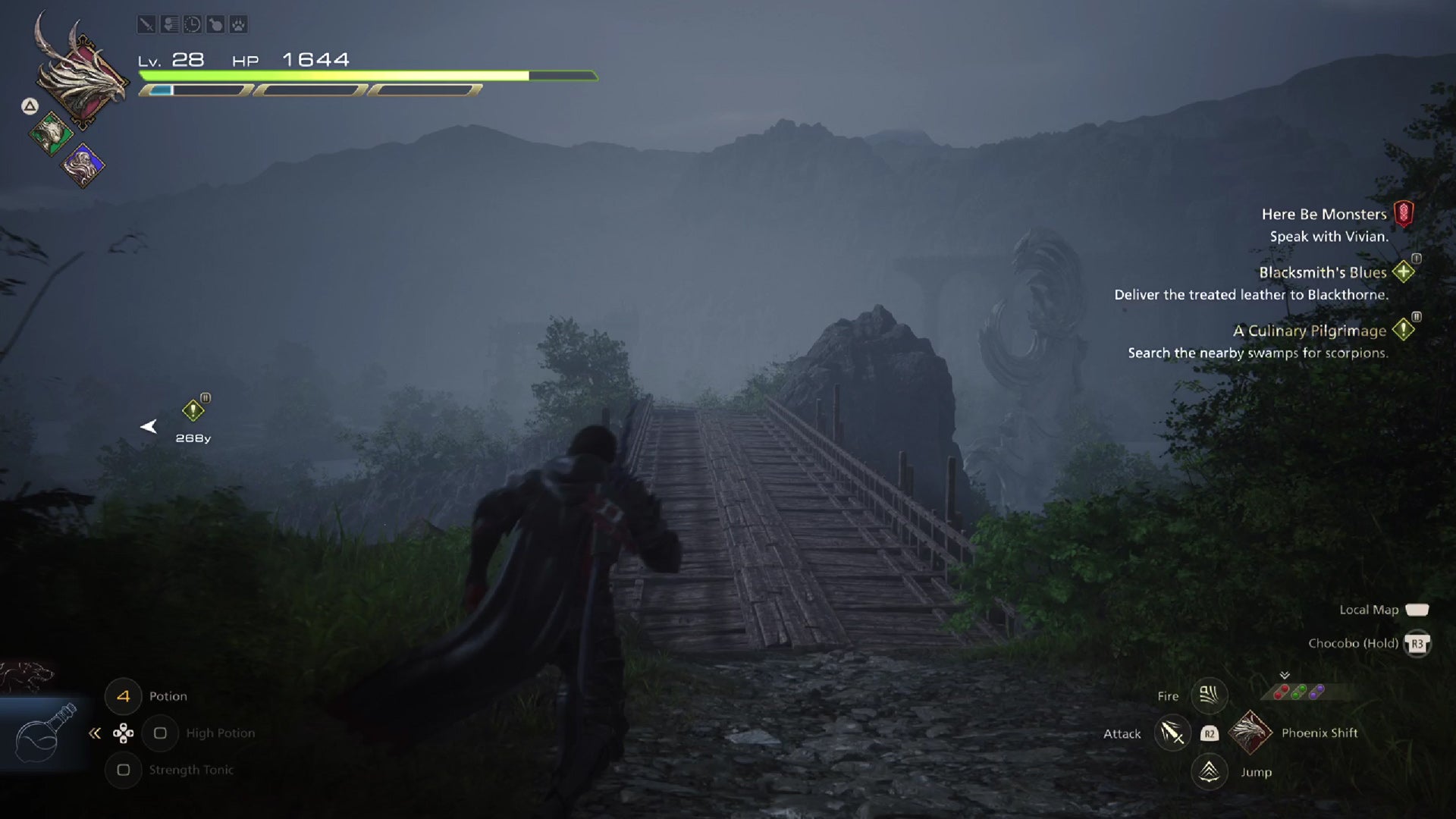Expand the double-chevron above the combo dots
This screenshot has width=1456, height=819.
1284,674
